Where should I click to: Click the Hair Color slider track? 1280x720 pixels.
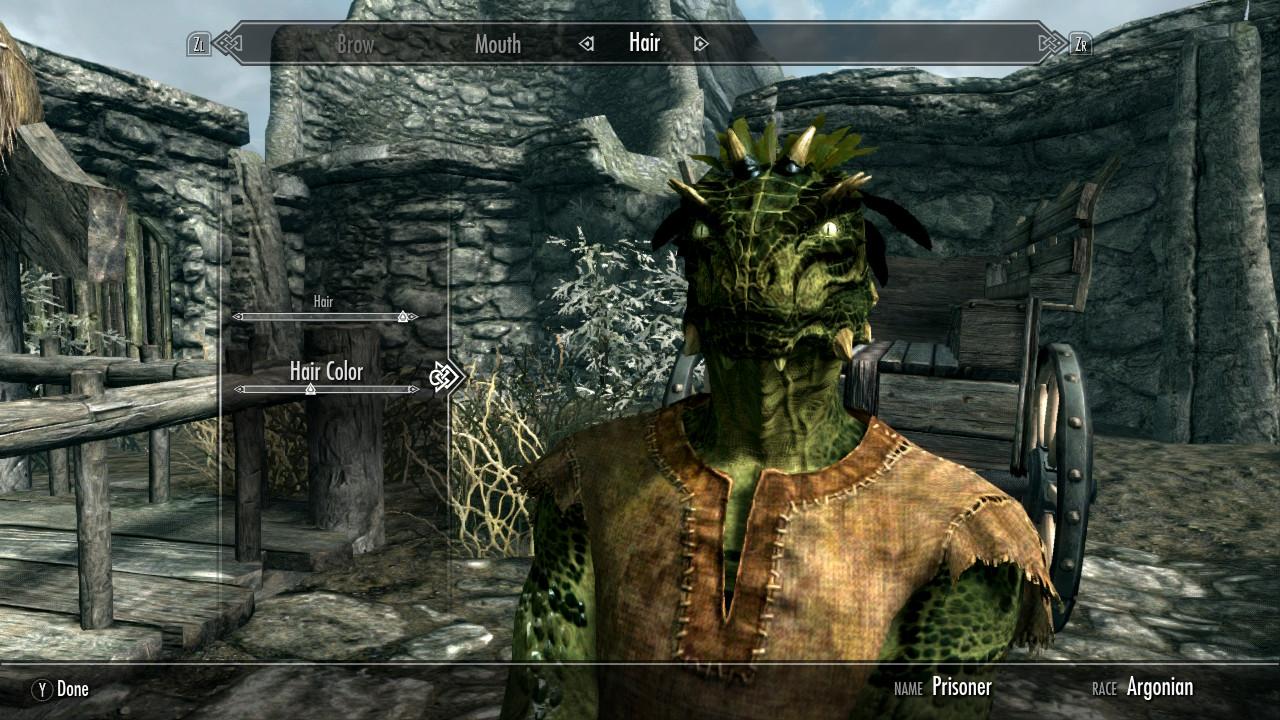click(360, 388)
